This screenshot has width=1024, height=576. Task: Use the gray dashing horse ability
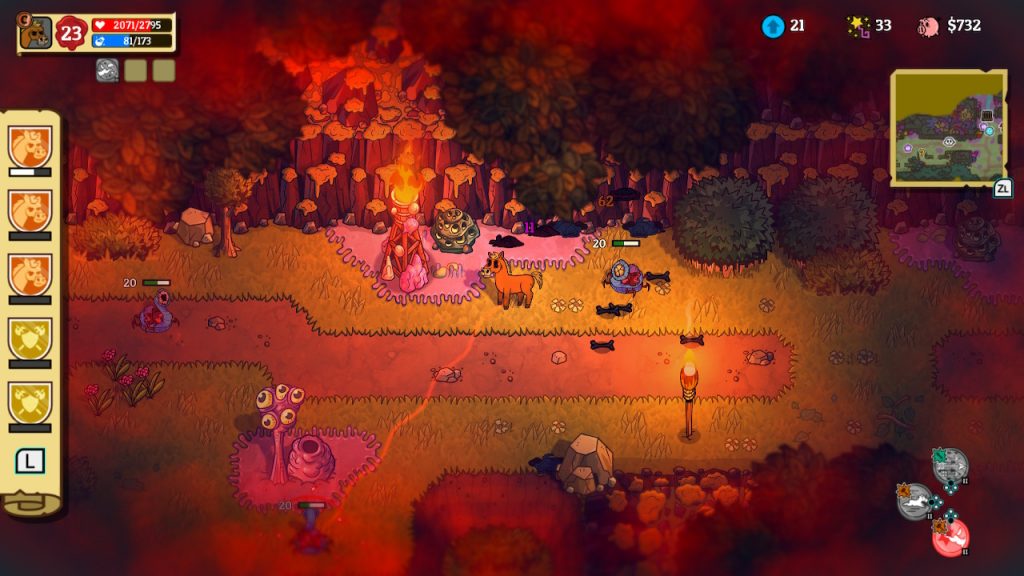[x=915, y=501]
